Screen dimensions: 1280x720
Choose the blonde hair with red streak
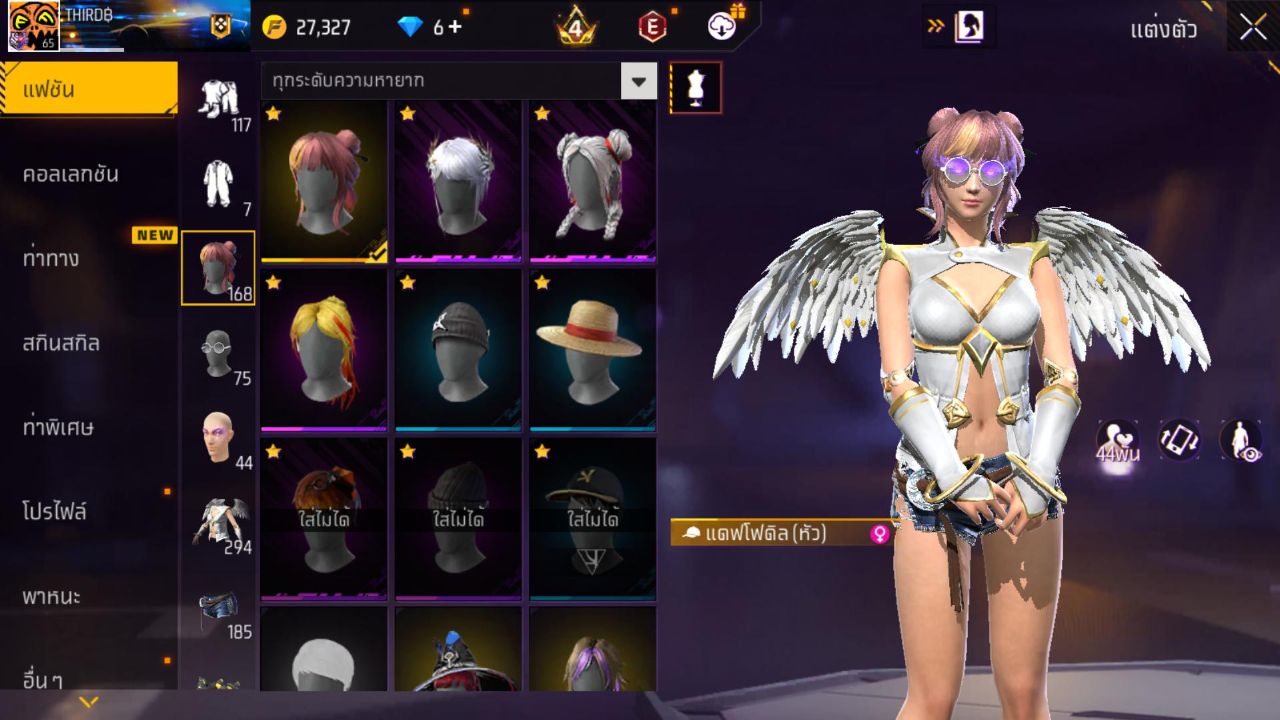[x=324, y=348]
